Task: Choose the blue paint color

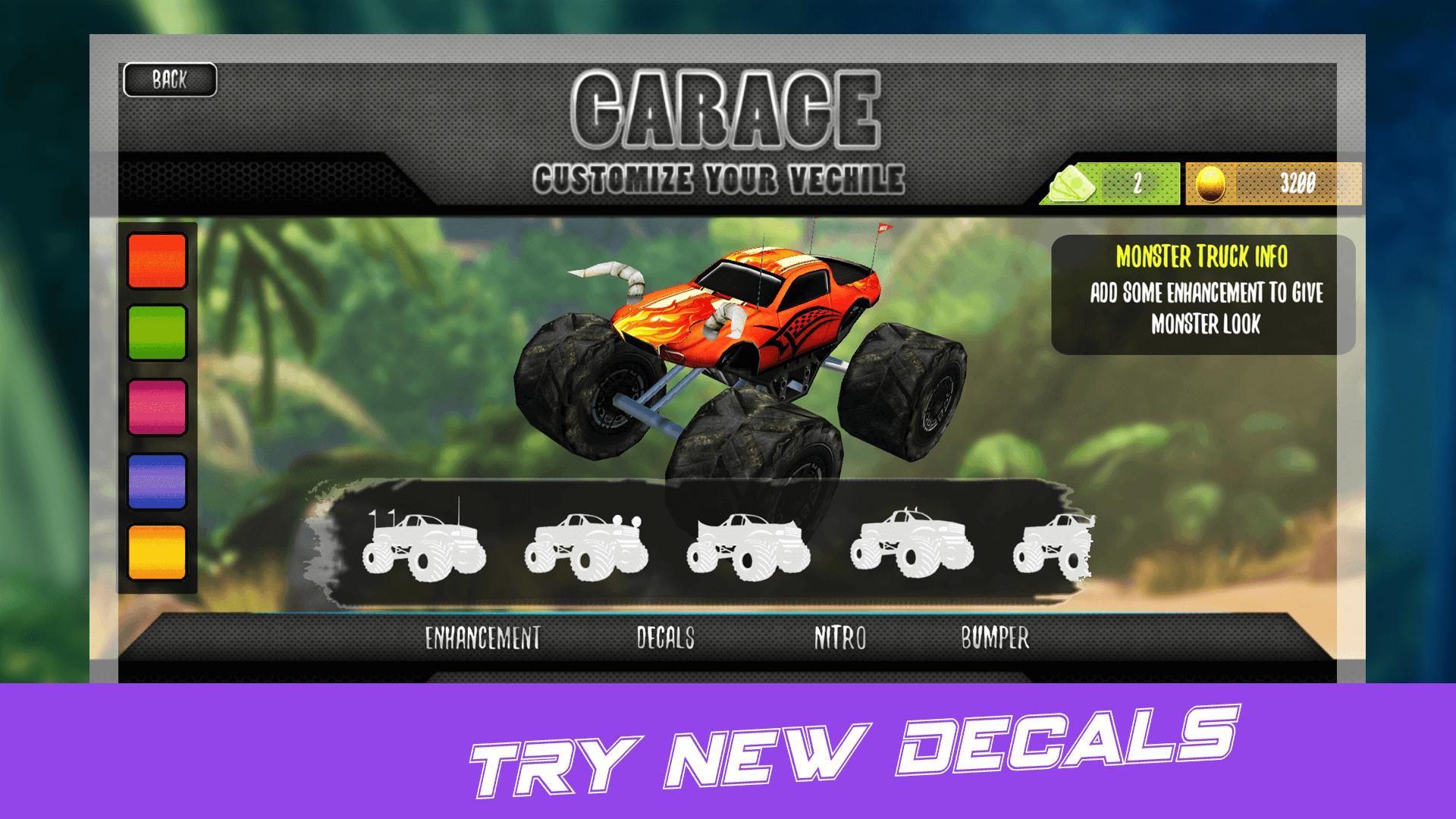Action: (x=157, y=482)
